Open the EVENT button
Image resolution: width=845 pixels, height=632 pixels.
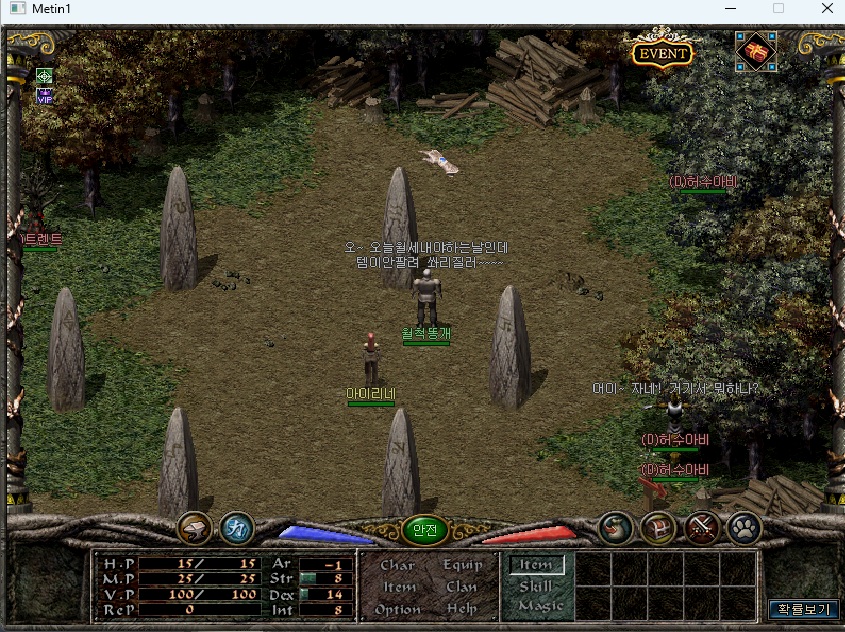pos(662,53)
